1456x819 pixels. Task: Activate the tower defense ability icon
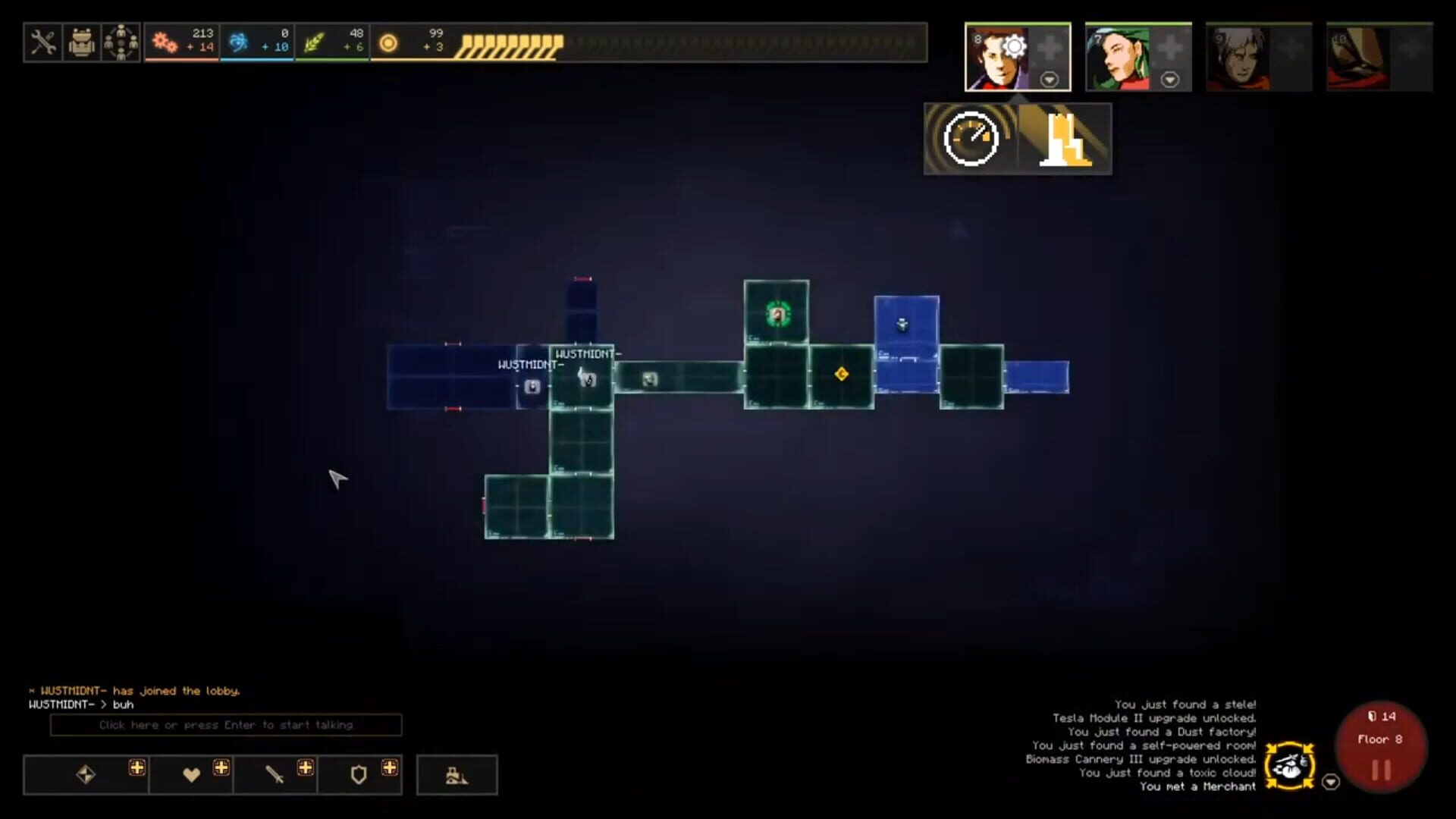1064,139
